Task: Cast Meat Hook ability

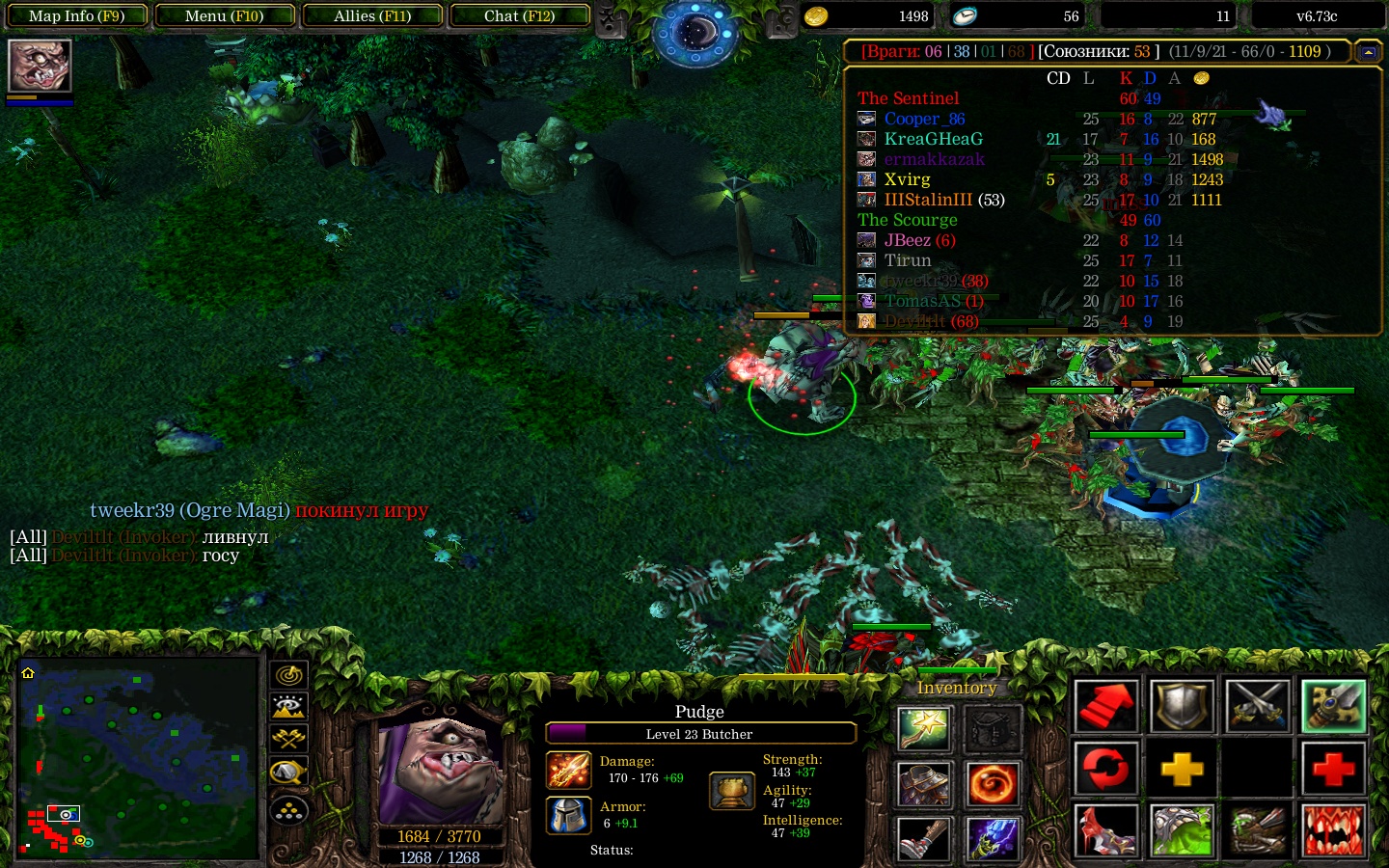Action: coord(1105,830)
